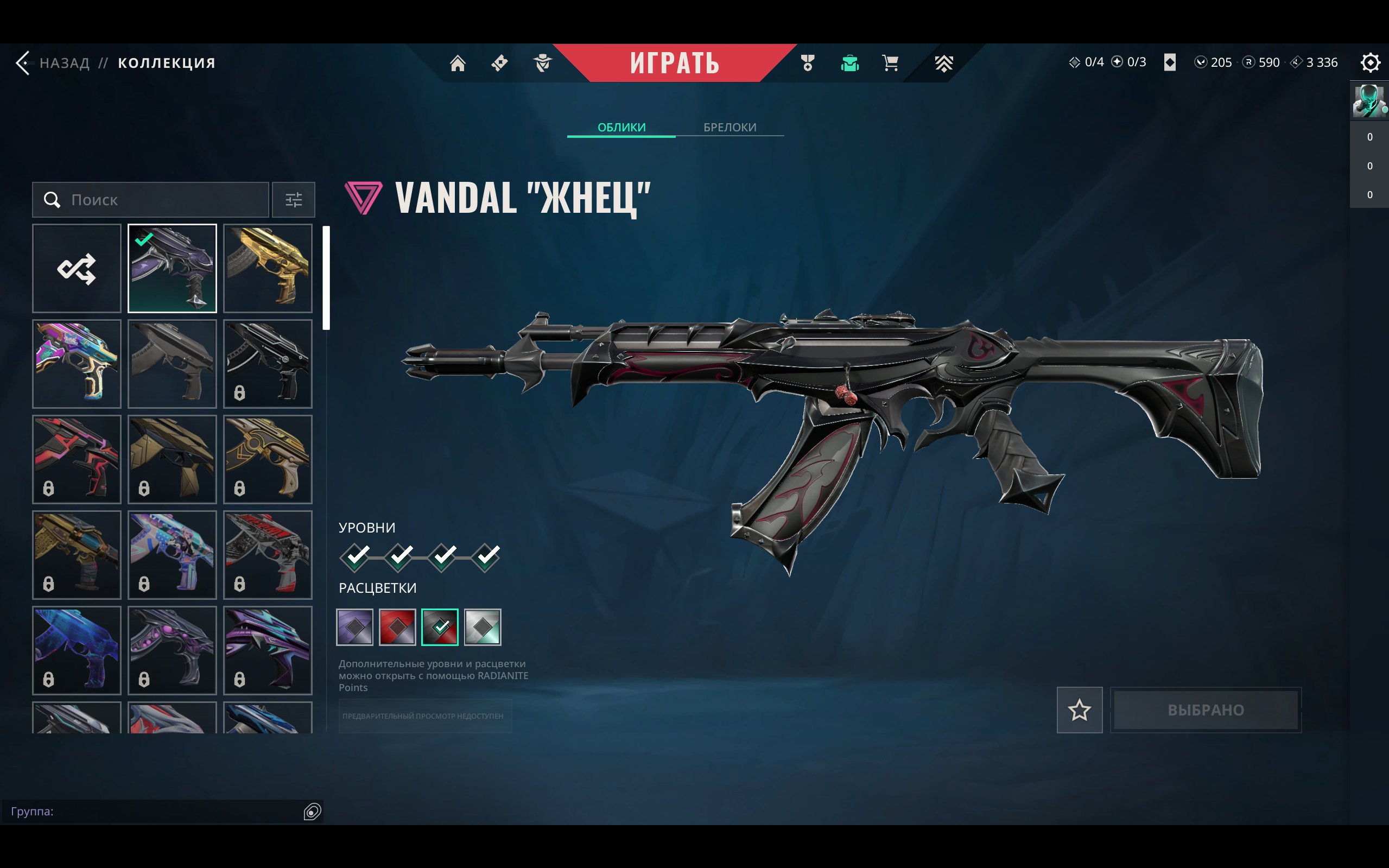Click the Поиск search field
Screen dimensions: 1389x868
(161, 200)
